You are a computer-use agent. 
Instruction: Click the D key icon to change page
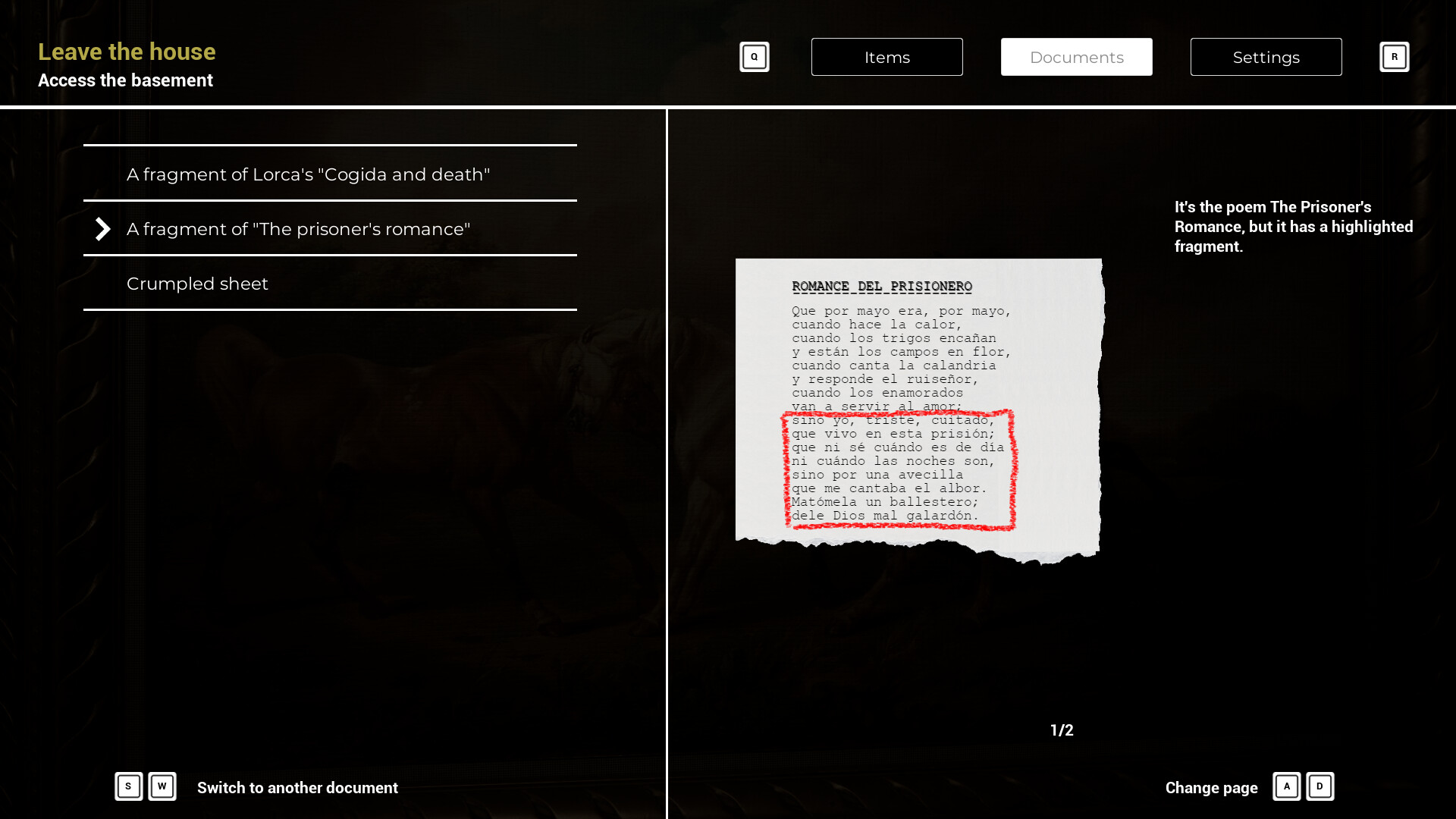pos(1320,787)
